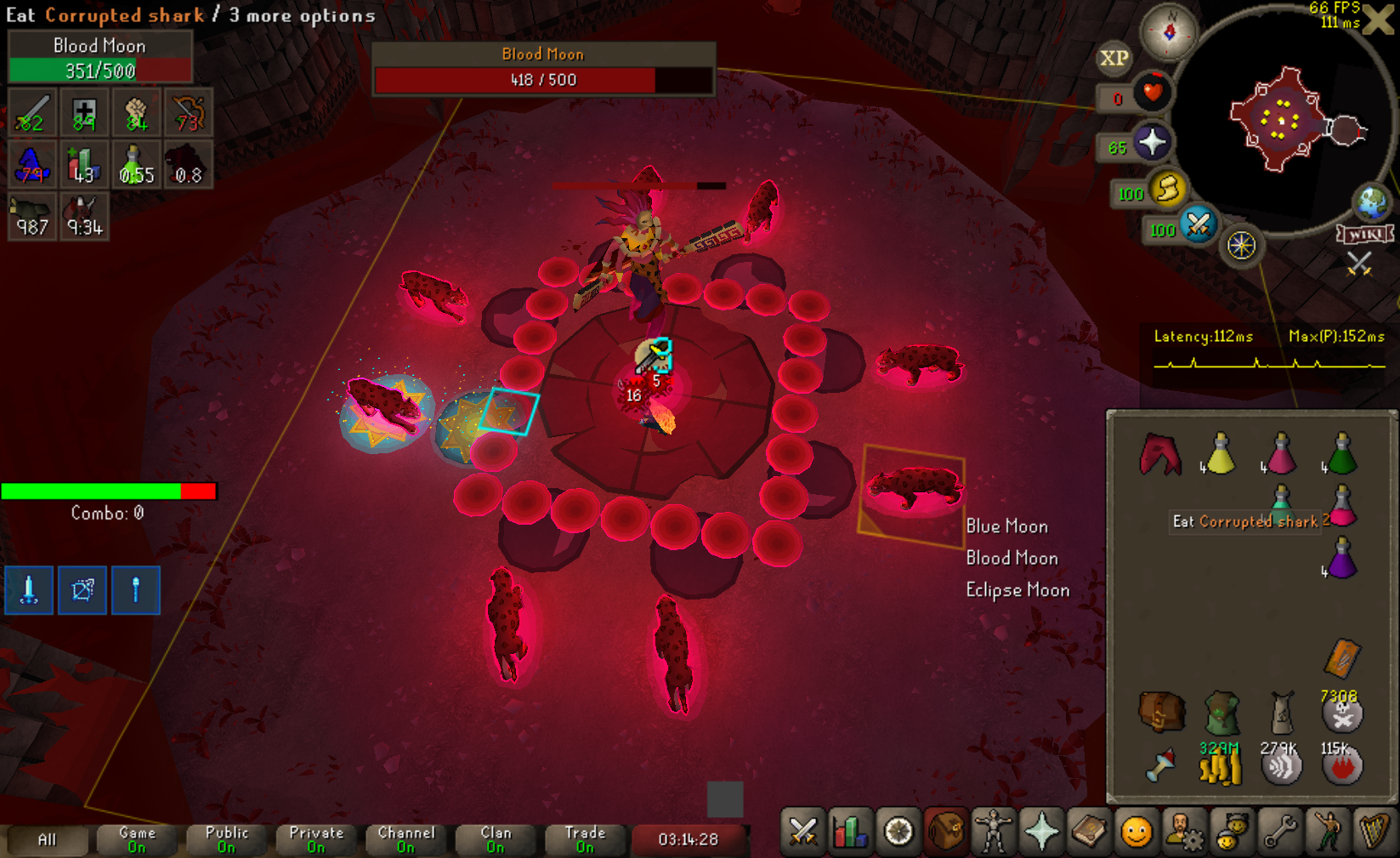
Task: Select the coins stack in the inventory
Action: 1220,766
